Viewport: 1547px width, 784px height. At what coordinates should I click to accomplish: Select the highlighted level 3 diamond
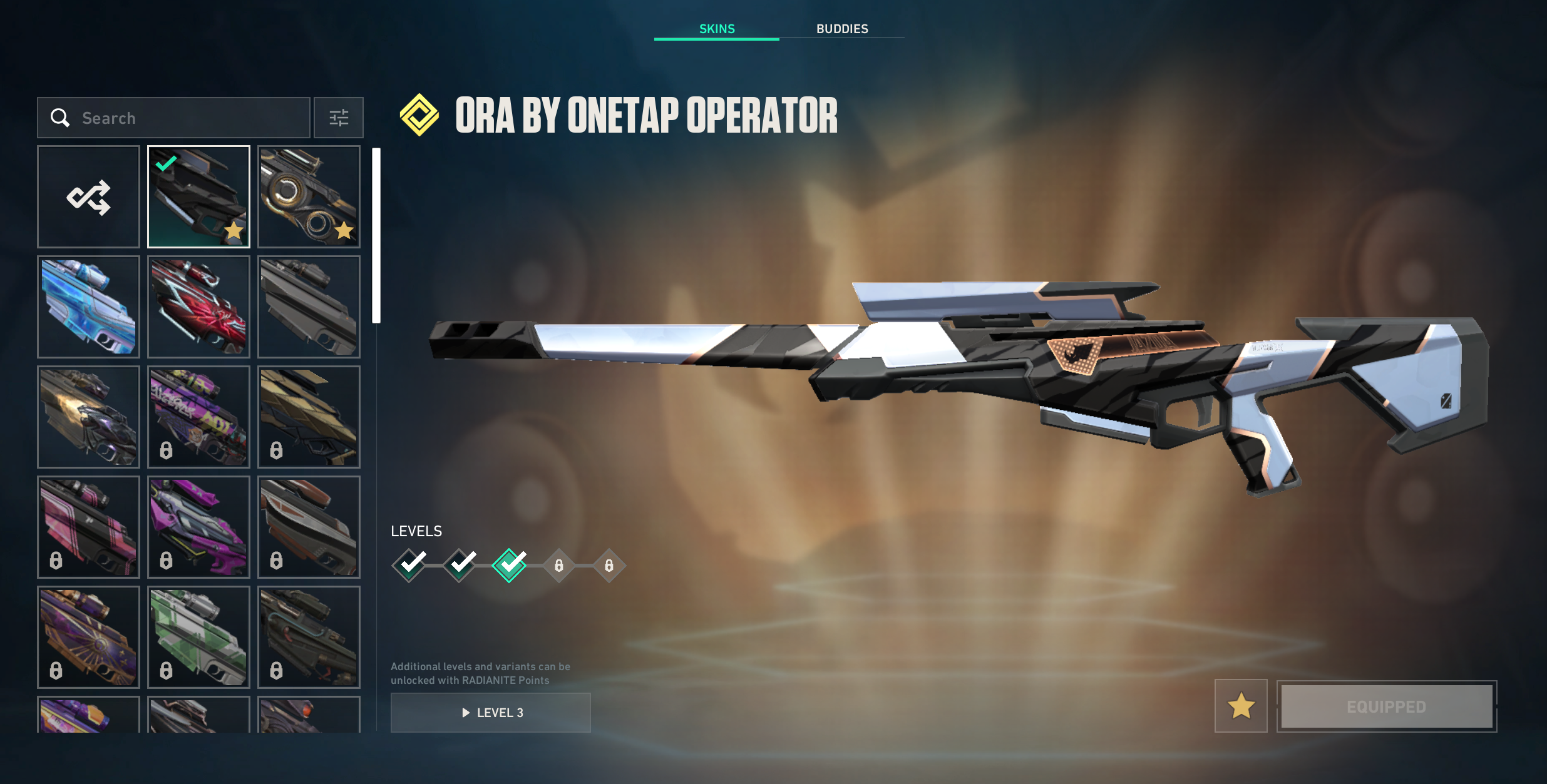coord(510,566)
